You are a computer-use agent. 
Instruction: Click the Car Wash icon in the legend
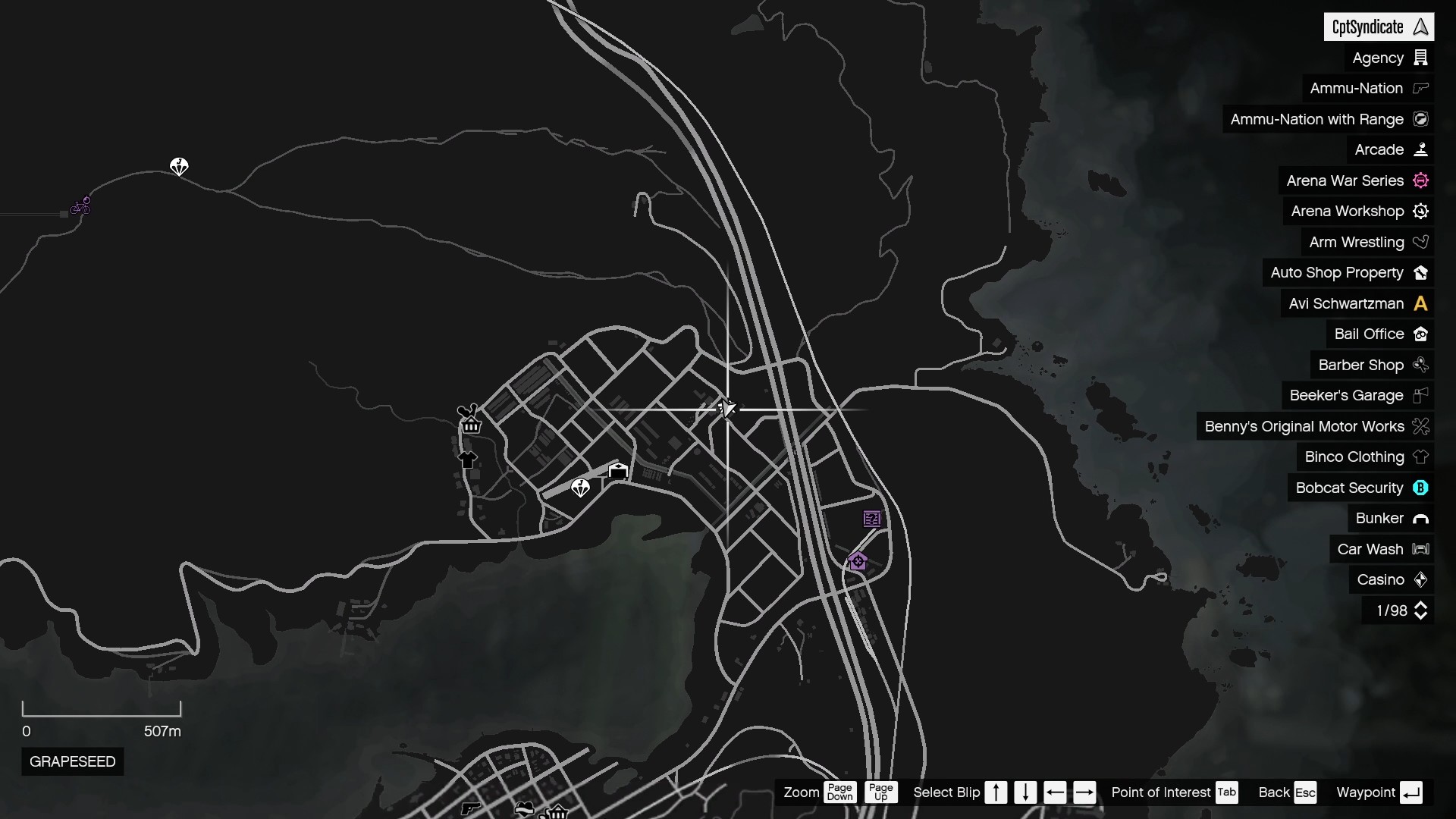(1422, 549)
